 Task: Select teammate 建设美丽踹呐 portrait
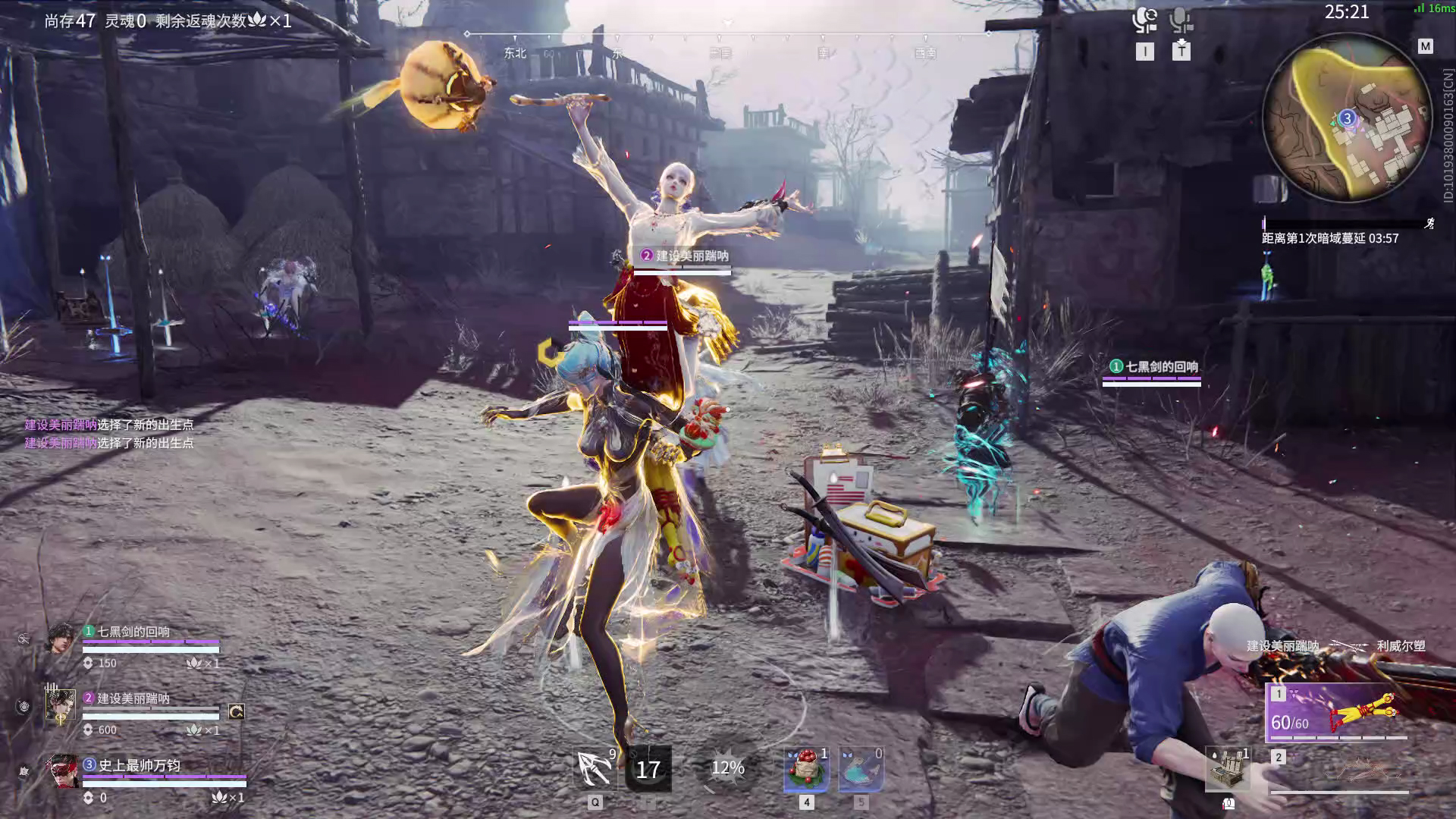tap(61, 707)
